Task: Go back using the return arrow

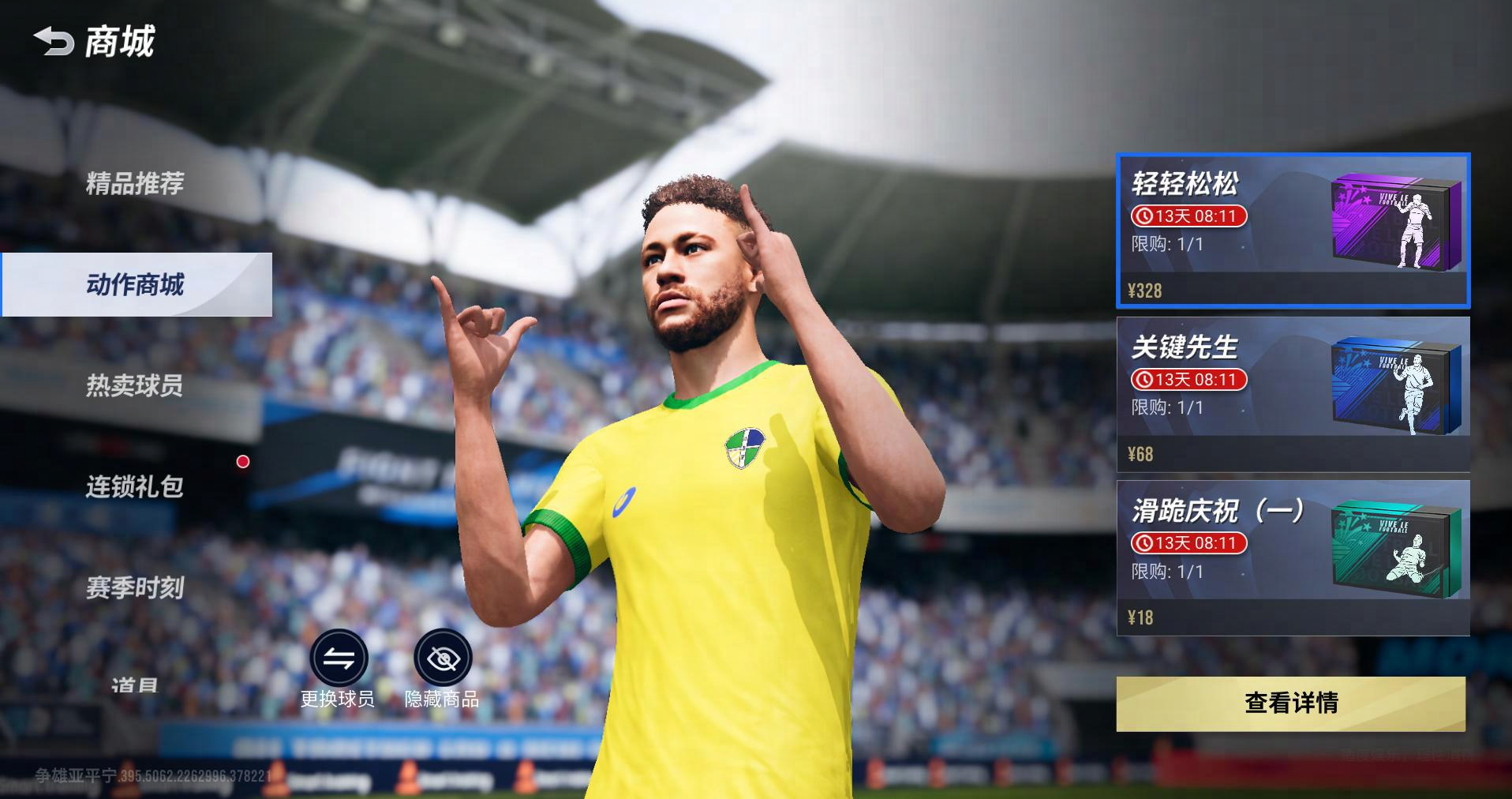Action: [x=54, y=42]
